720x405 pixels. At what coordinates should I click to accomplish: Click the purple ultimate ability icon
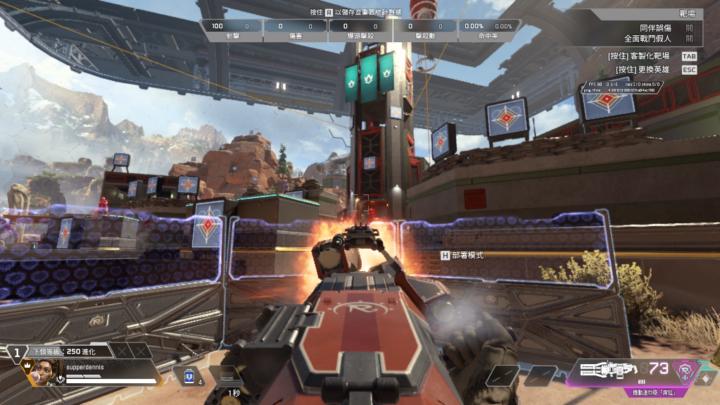point(686,371)
